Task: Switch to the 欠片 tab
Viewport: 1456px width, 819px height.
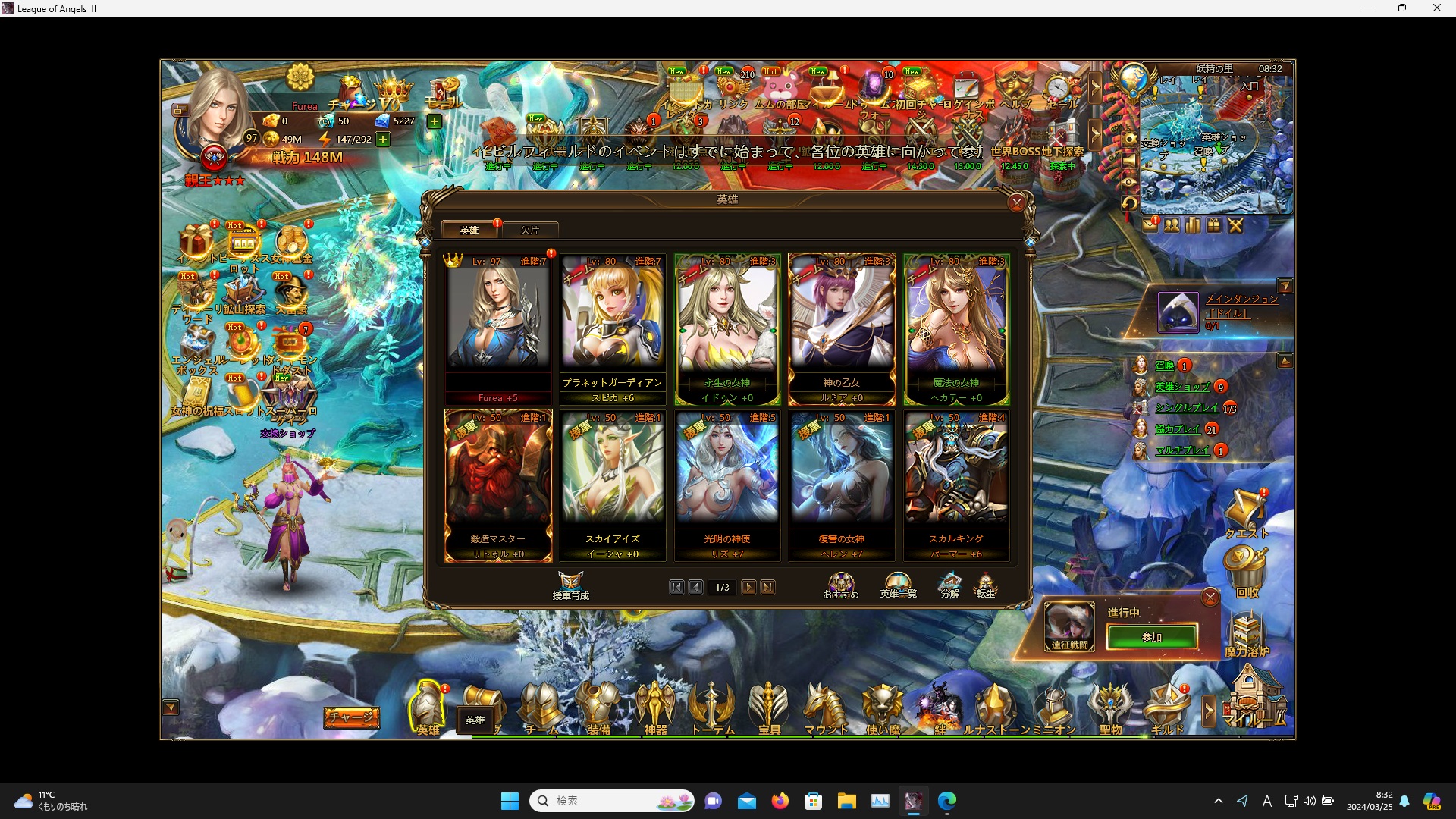Action: (x=530, y=230)
